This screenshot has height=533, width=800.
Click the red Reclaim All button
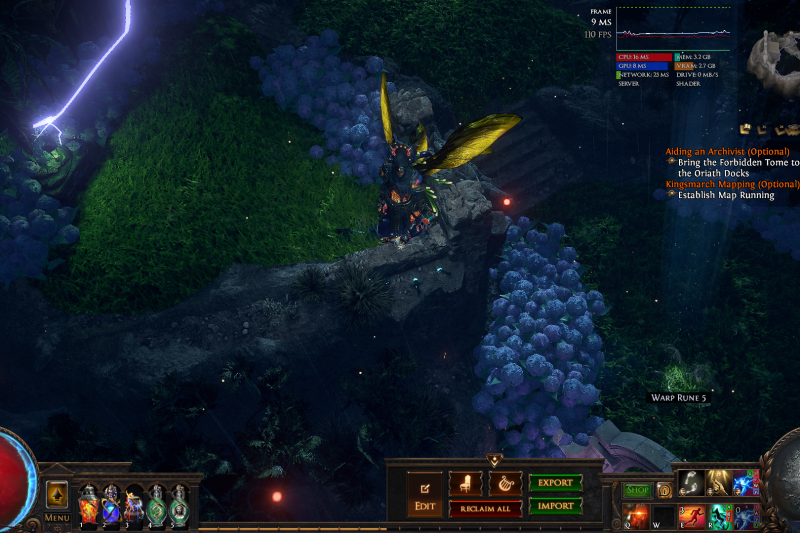tap(485, 509)
